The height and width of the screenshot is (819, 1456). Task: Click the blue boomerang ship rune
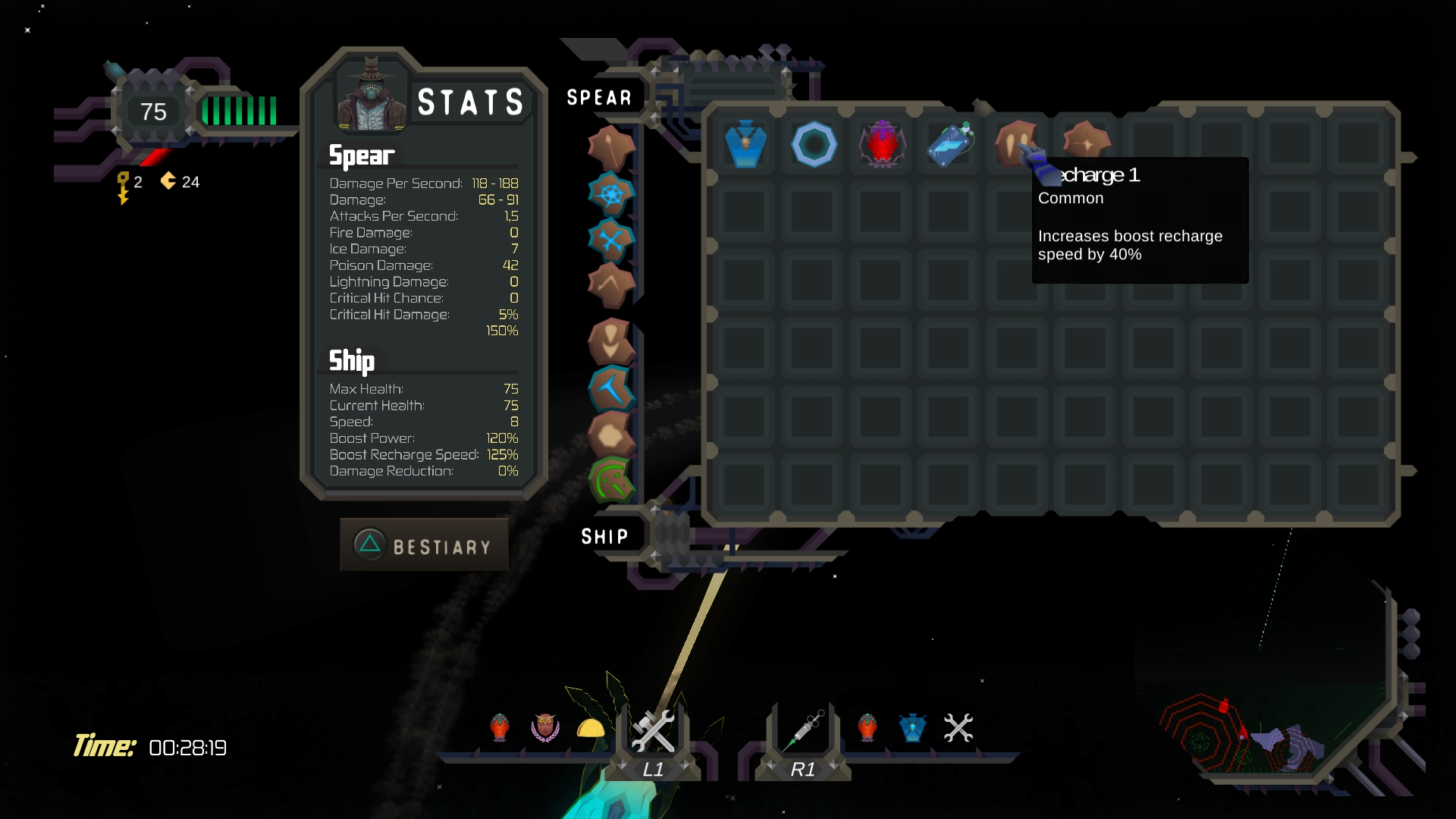pyautogui.click(x=610, y=388)
